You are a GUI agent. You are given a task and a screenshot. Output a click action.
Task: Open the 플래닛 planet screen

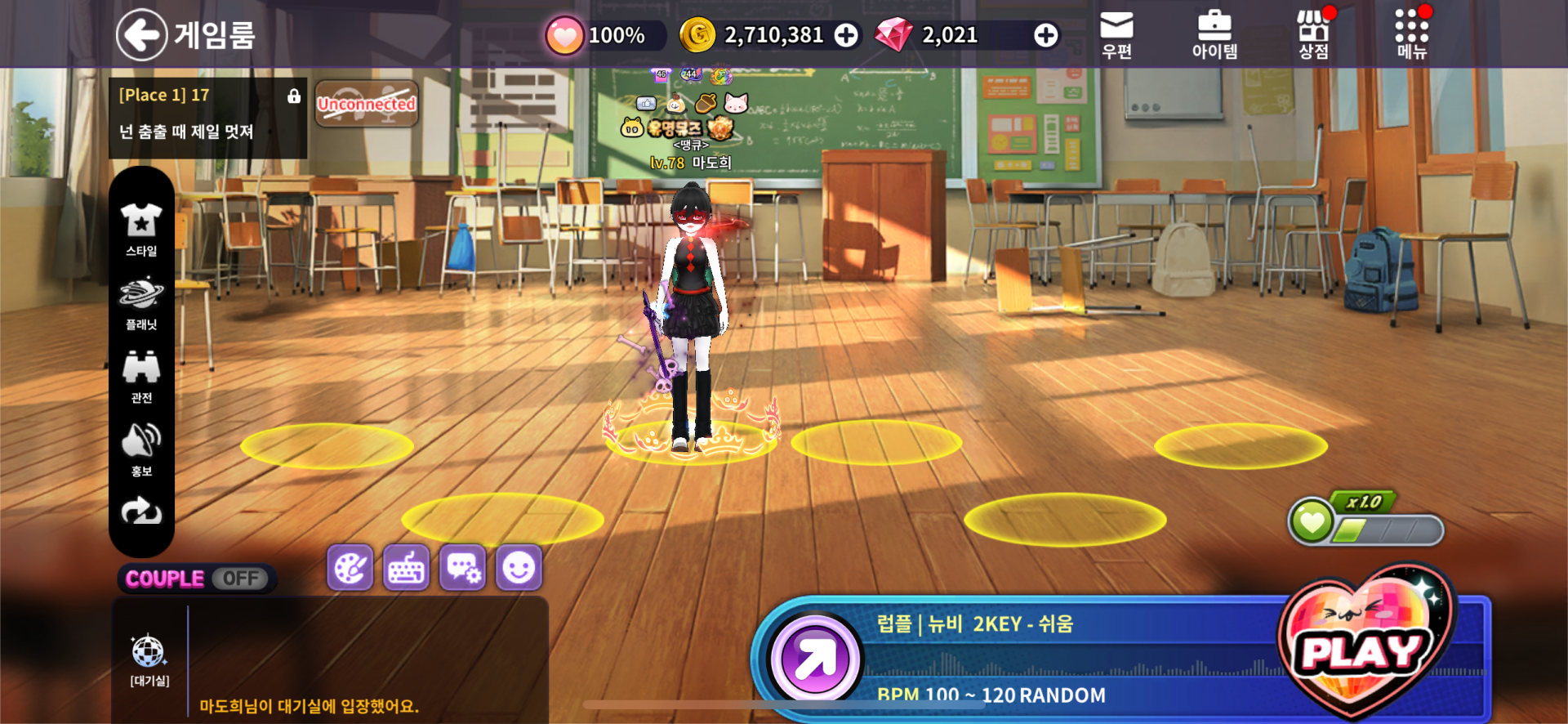(x=141, y=303)
